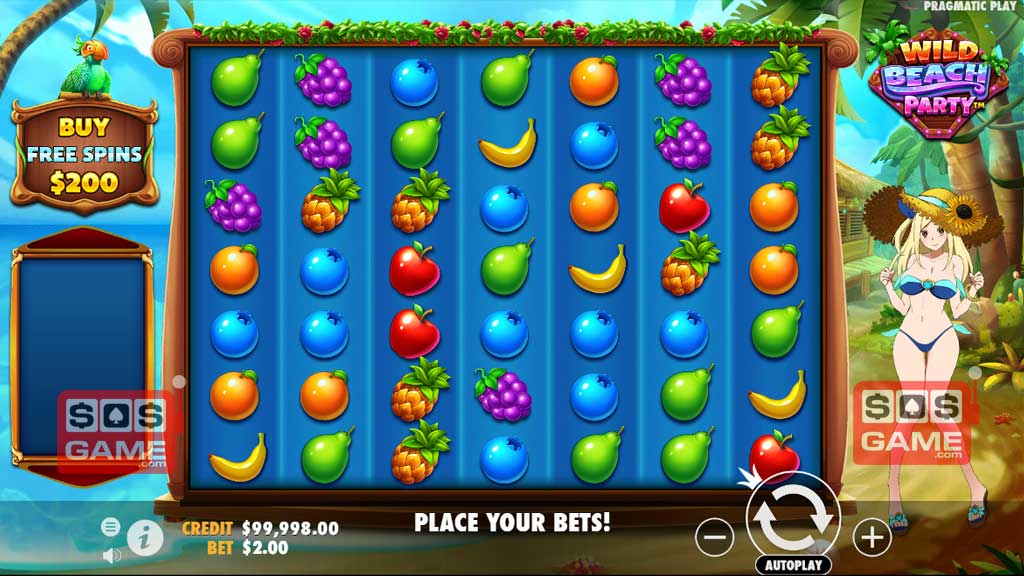Increase the bet with the plus button

click(872, 538)
